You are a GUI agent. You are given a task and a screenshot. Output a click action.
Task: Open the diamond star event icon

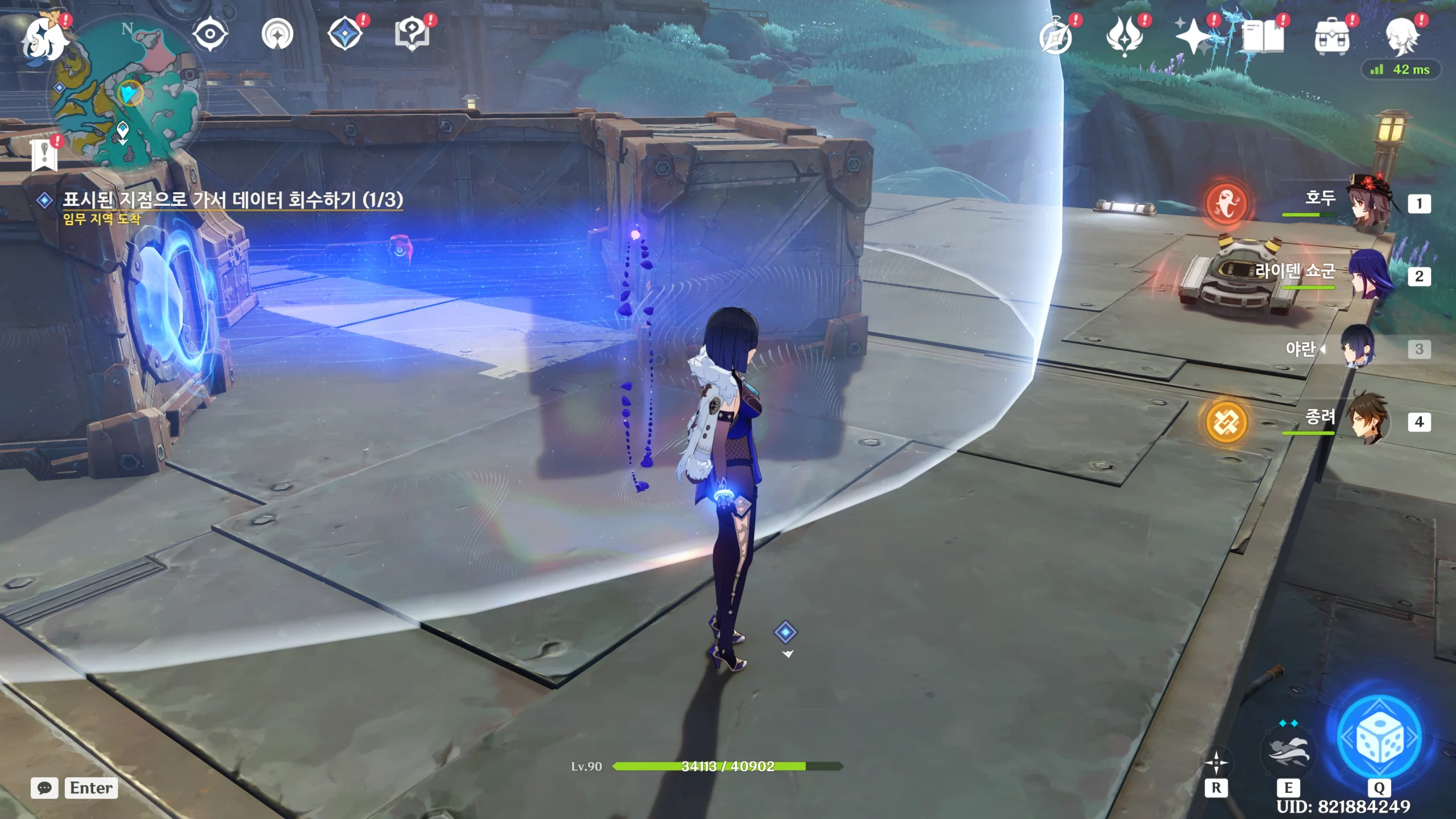(x=345, y=34)
